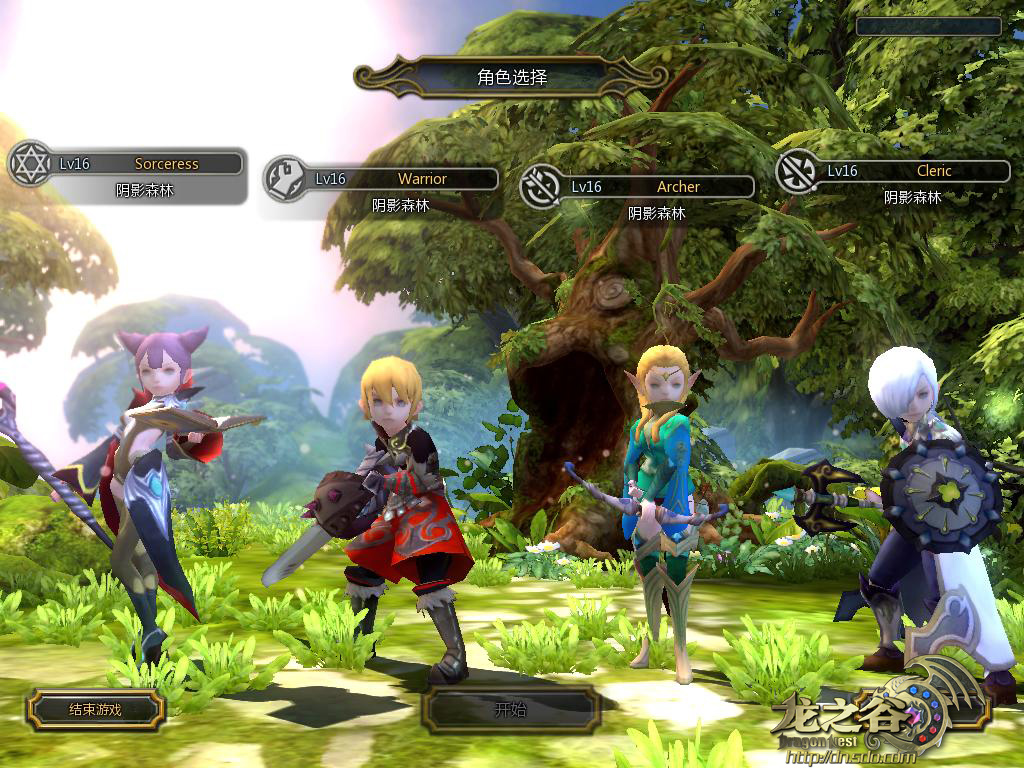
Task: Choose the Lv16 Warrior character plate
Action: pos(403,179)
